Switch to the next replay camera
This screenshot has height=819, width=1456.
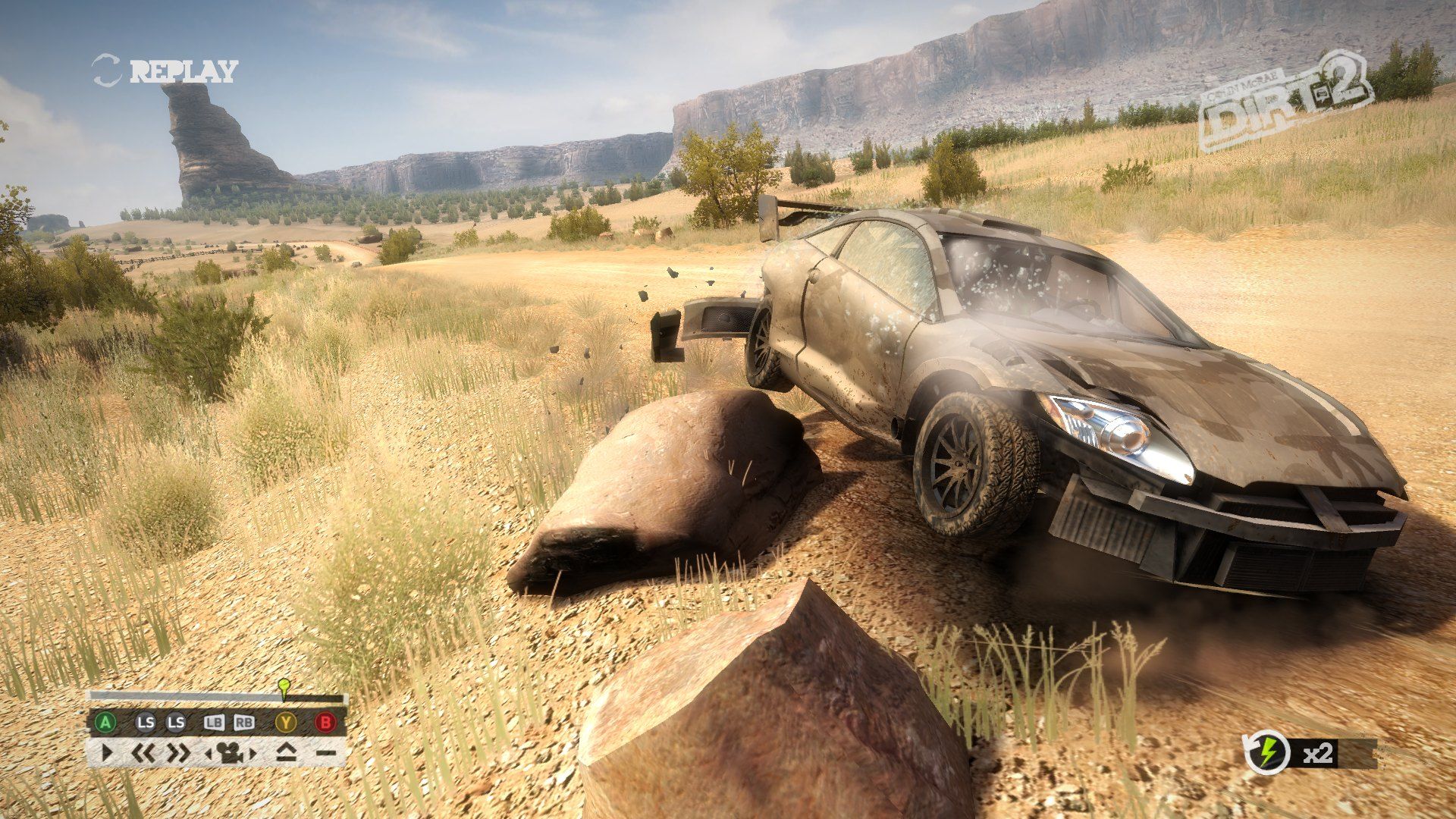tap(253, 753)
